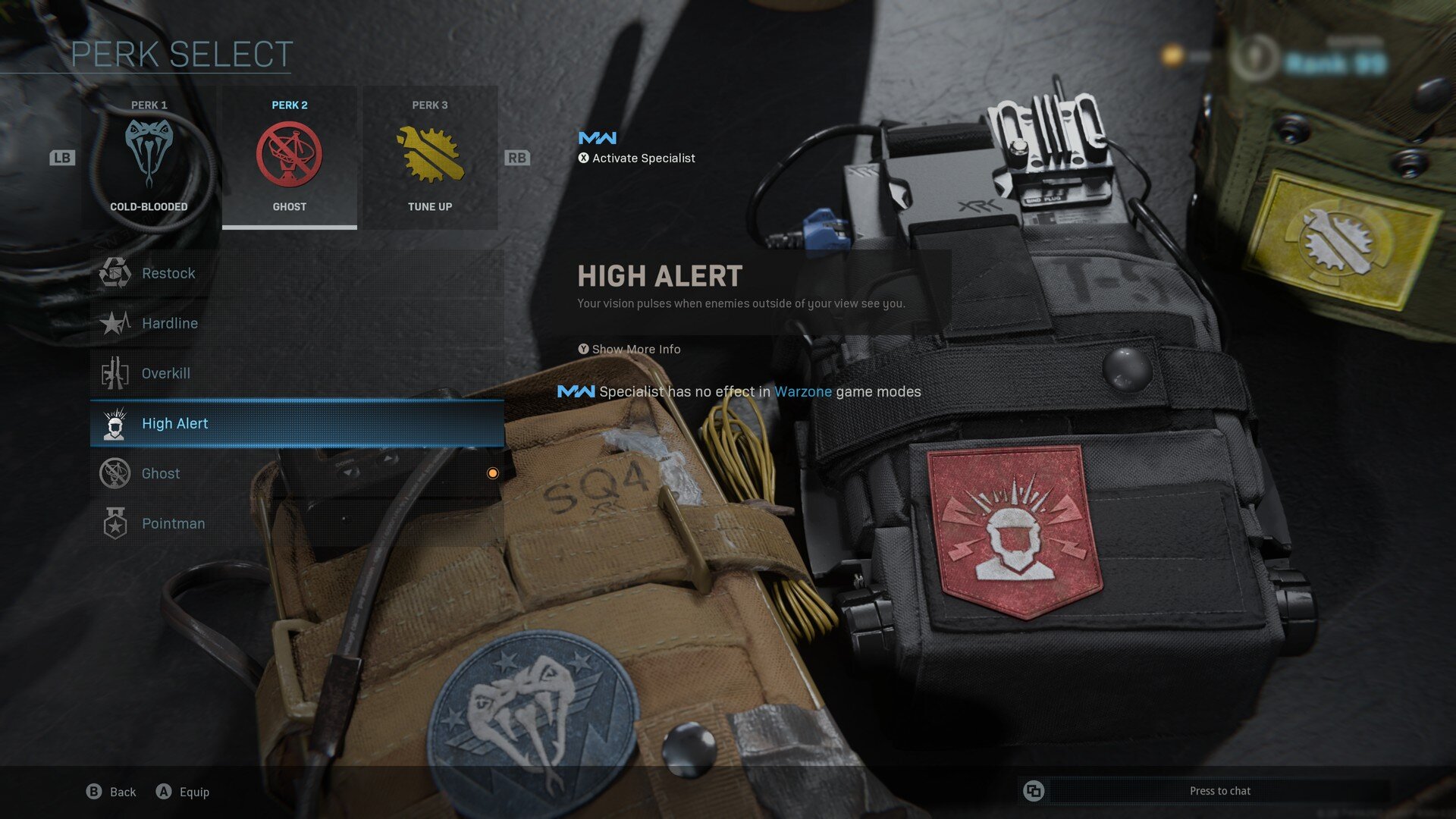
Task: Choose the Restock perk
Action: click(x=297, y=273)
